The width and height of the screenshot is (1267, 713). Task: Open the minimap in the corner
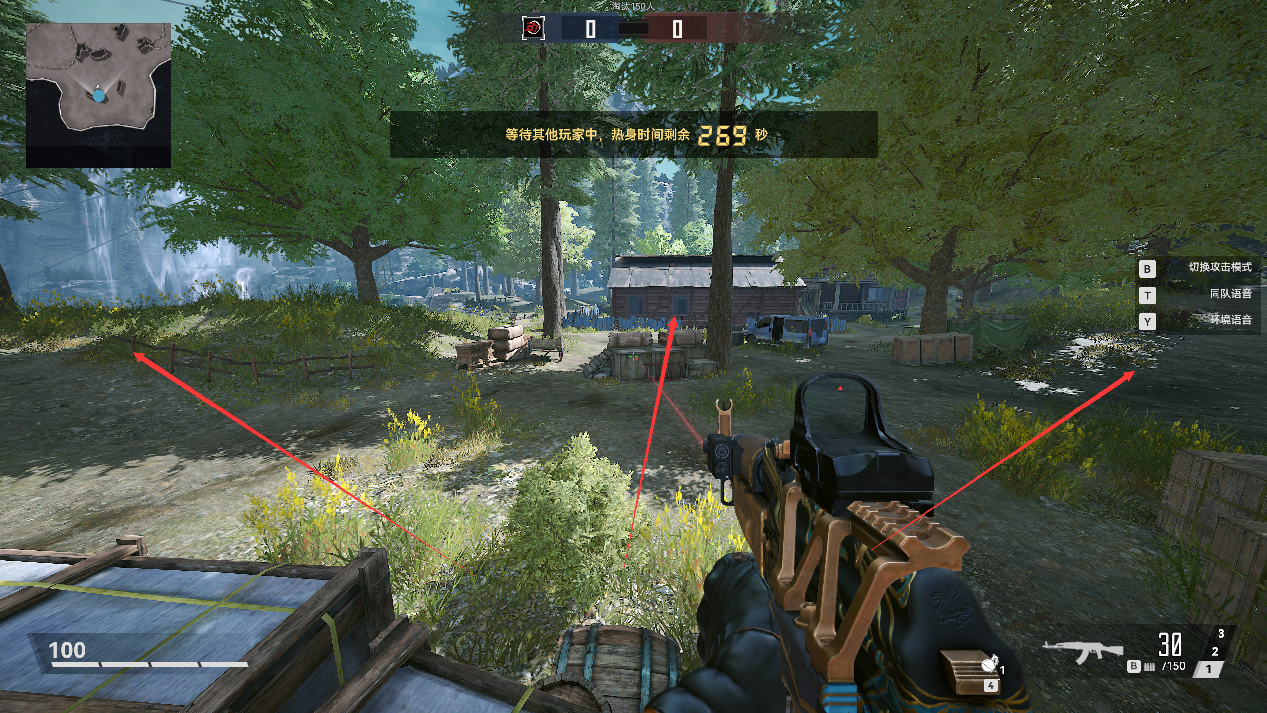click(98, 94)
